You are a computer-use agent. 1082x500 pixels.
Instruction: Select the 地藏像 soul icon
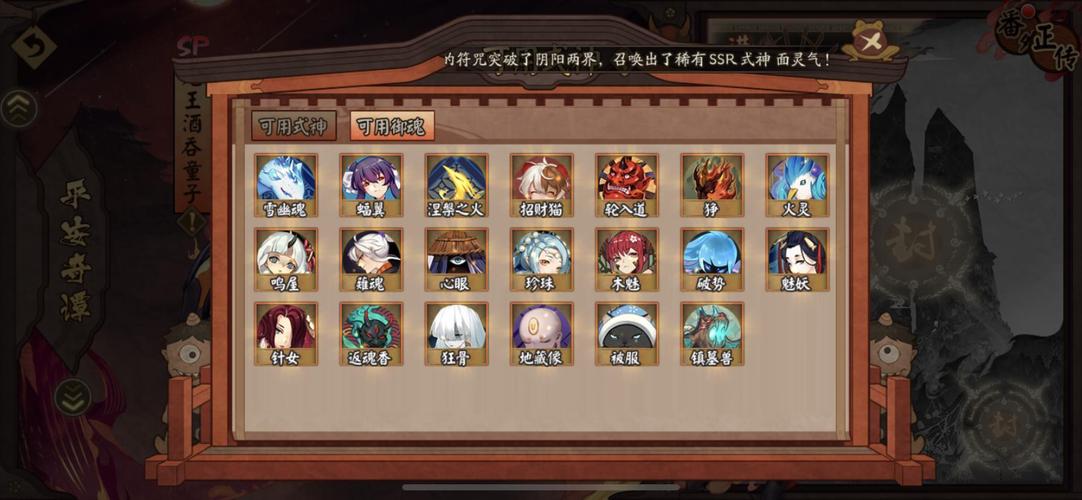(542, 329)
